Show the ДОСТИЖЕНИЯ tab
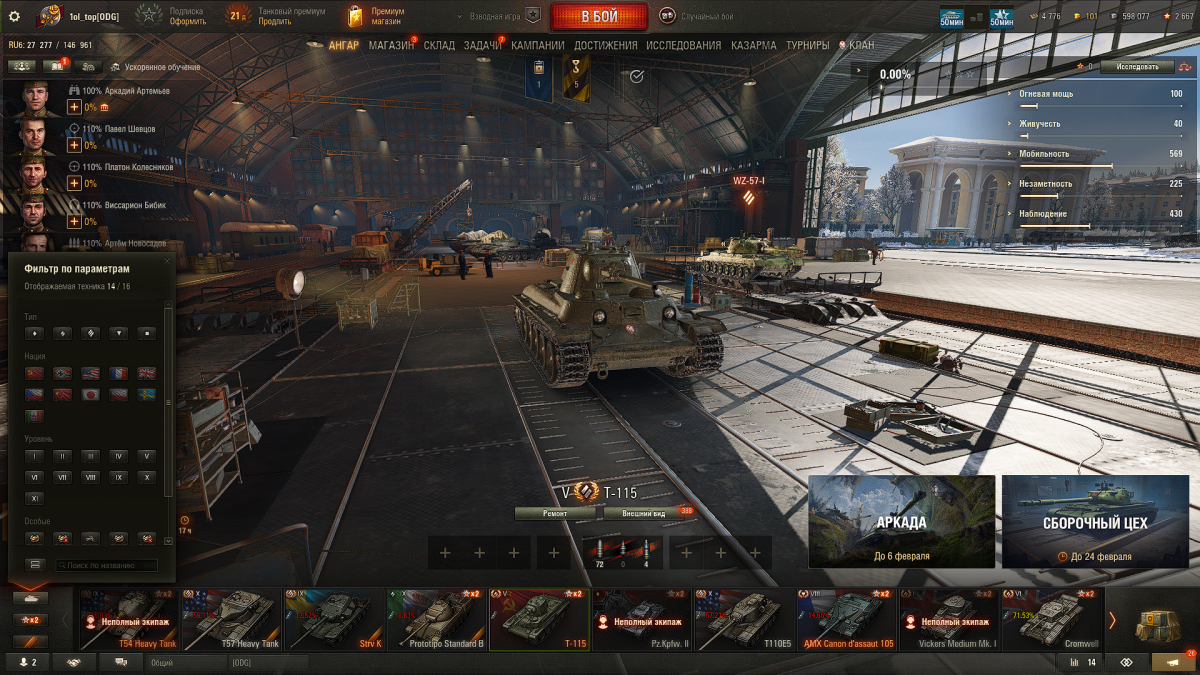The image size is (1200, 675). pyautogui.click(x=606, y=45)
